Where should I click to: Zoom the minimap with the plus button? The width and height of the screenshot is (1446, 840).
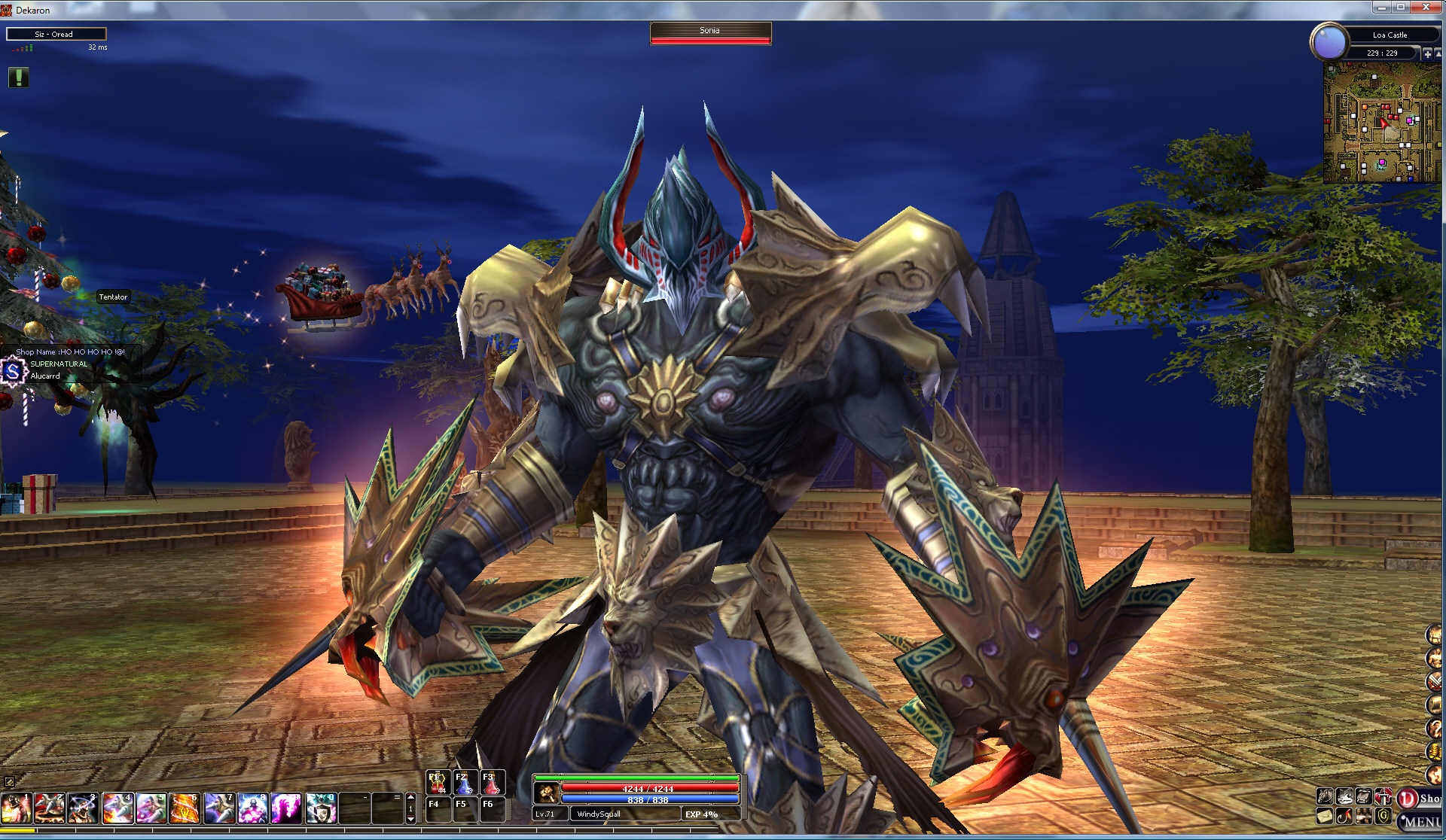pos(1427,53)
